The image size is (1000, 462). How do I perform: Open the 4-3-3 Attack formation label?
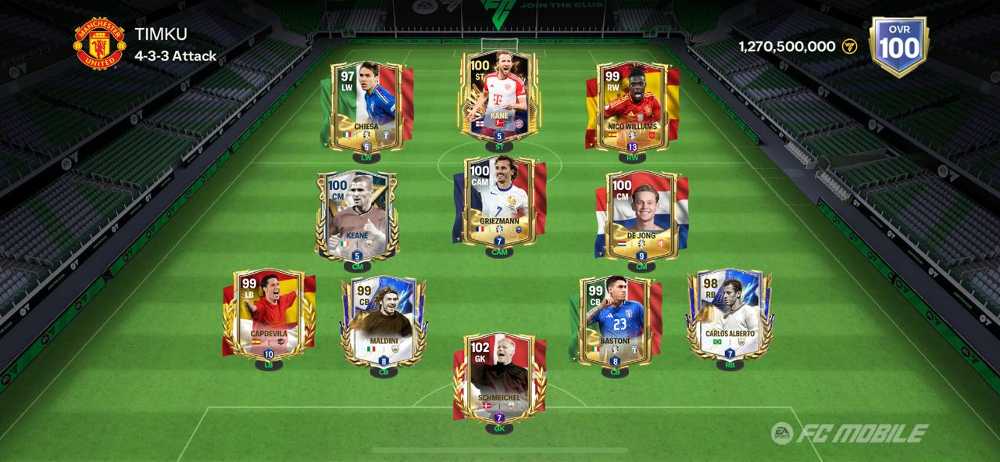pos(175,56)
